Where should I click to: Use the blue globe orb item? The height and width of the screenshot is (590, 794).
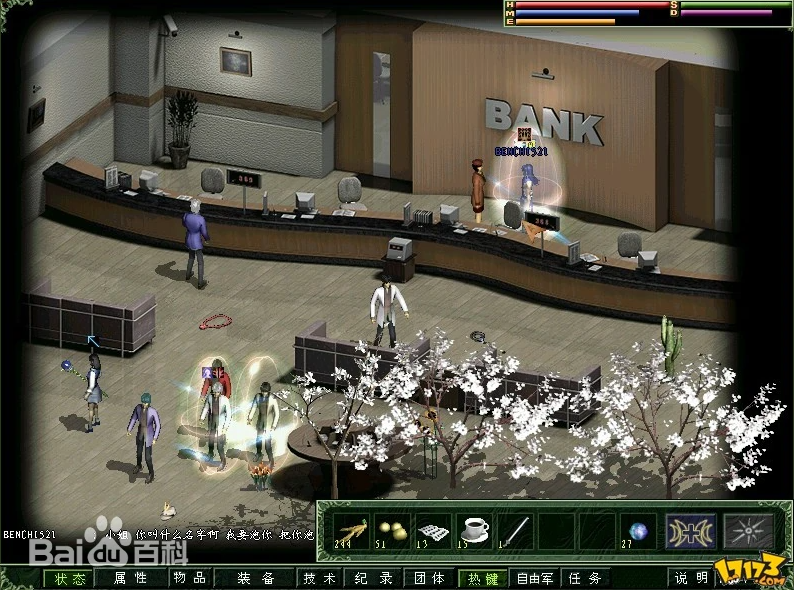(x=637, y=530)
